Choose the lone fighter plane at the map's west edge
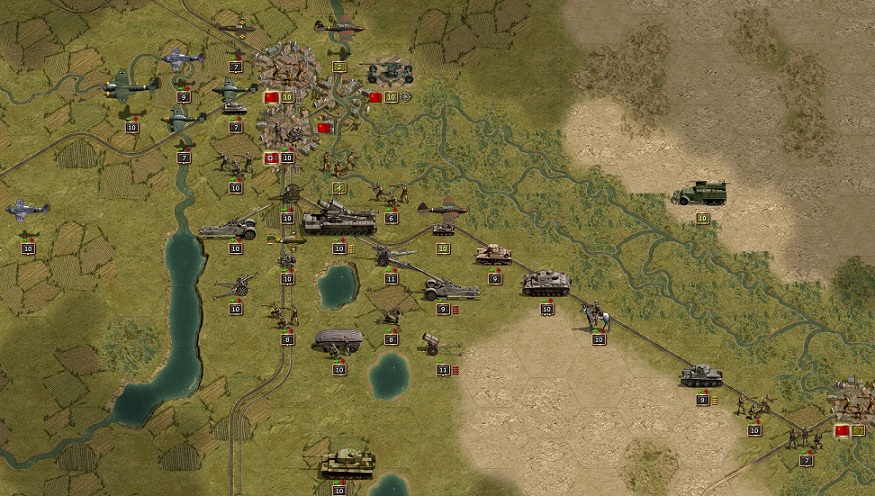The width and height of the screenshot is (875, 496). coord(27,211)
